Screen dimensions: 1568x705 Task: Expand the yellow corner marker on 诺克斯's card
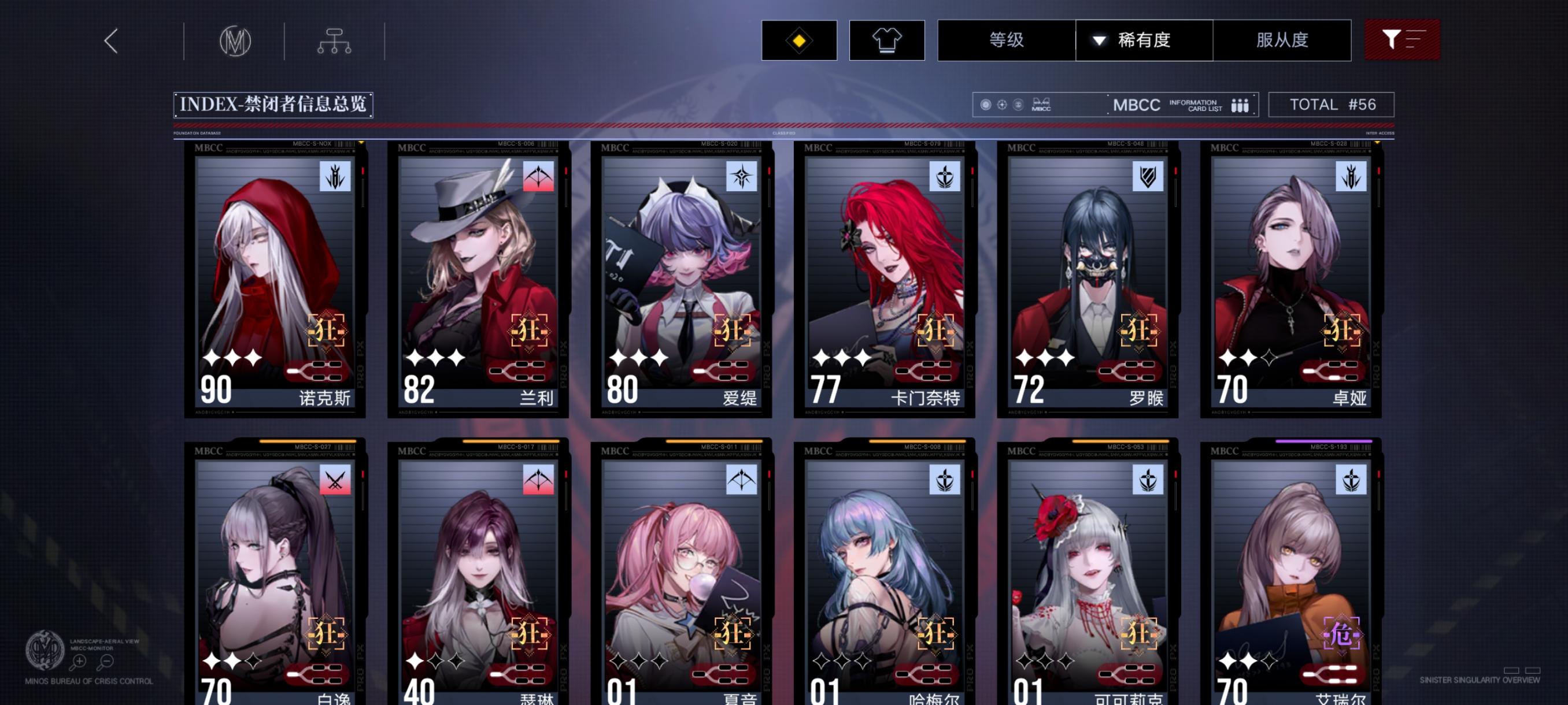tap(360, 144)
